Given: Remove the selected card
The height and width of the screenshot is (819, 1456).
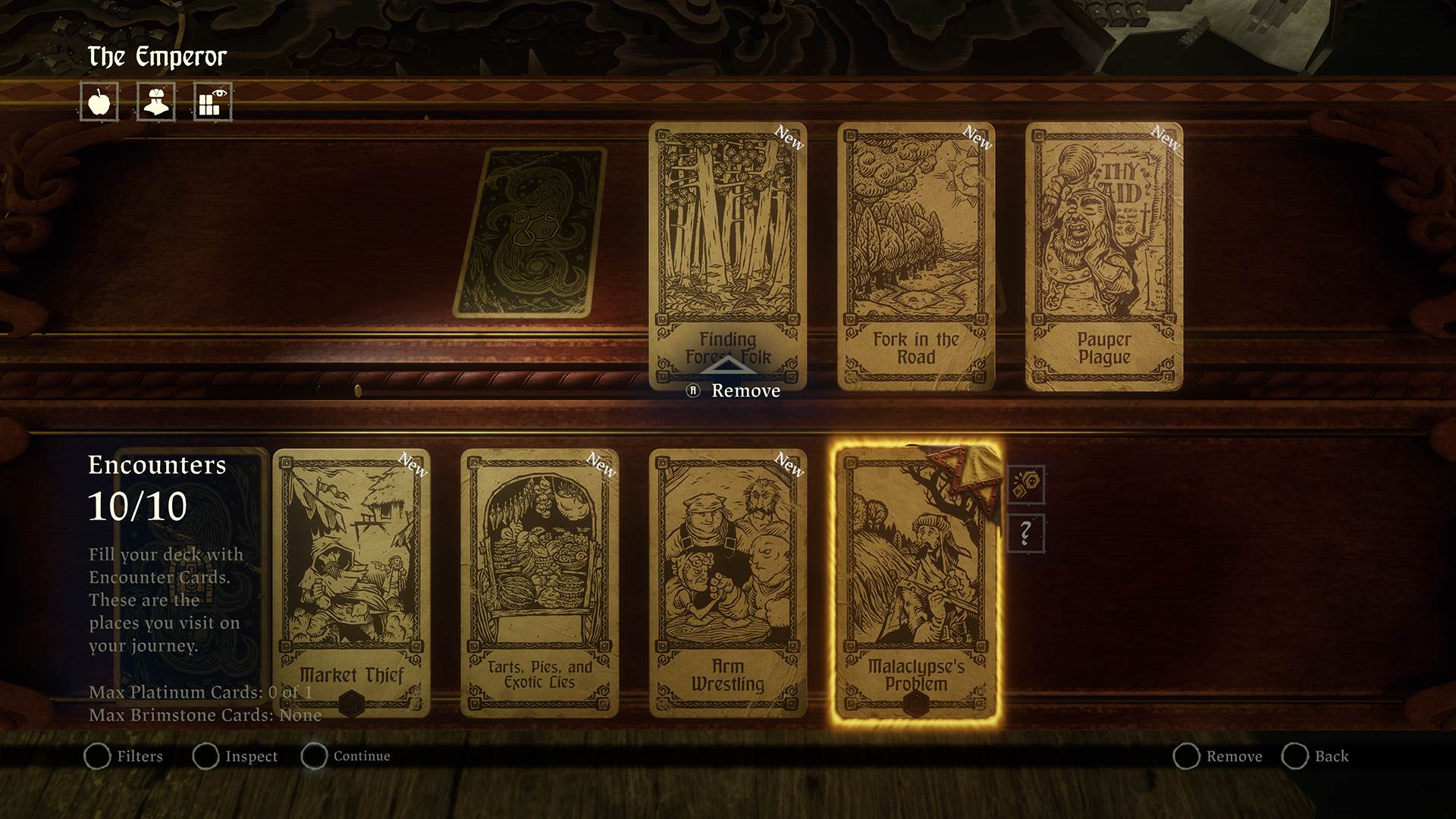Looking at the screenshot, I should point(1236,756).
